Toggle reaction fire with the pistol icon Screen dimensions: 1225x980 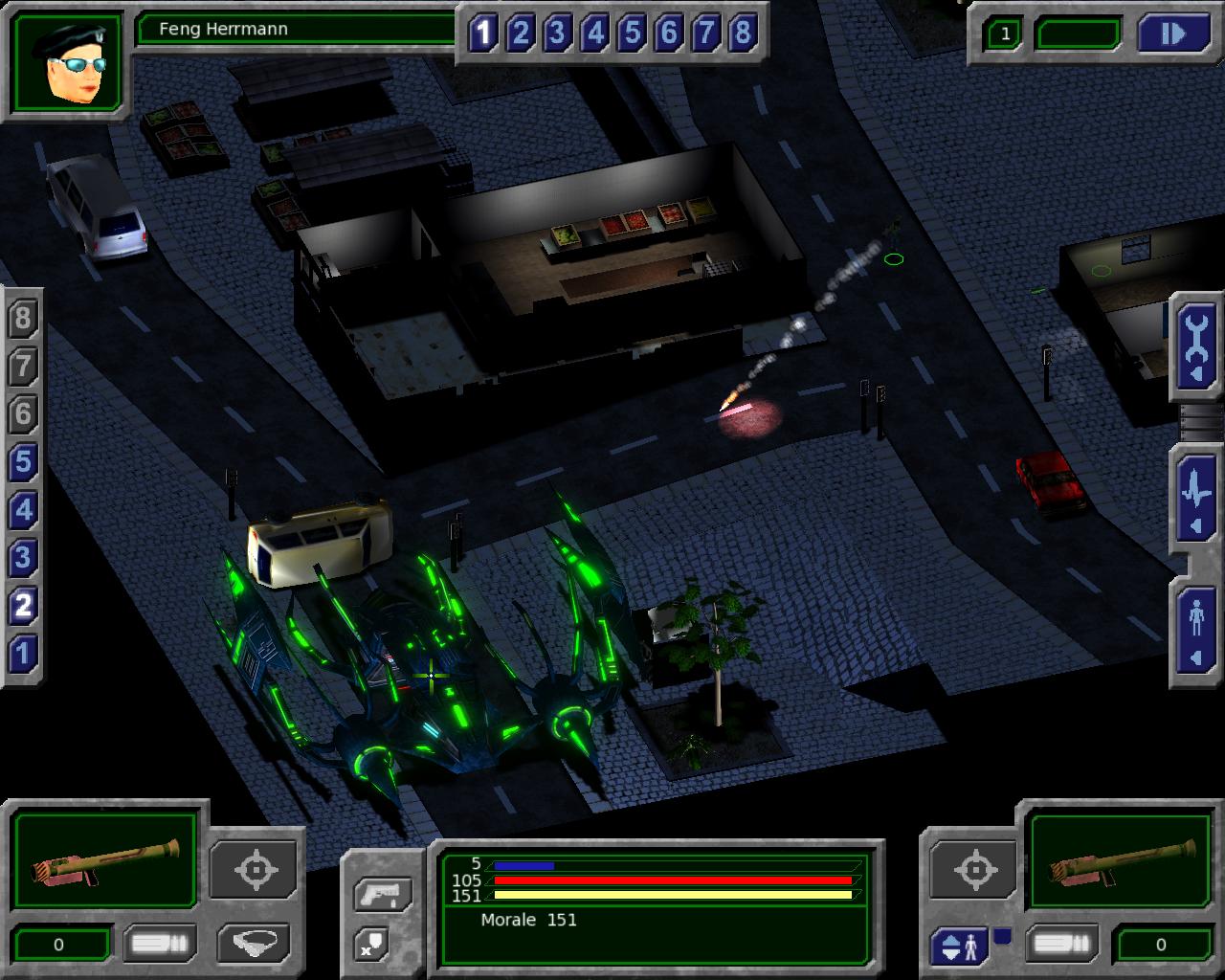384,895
